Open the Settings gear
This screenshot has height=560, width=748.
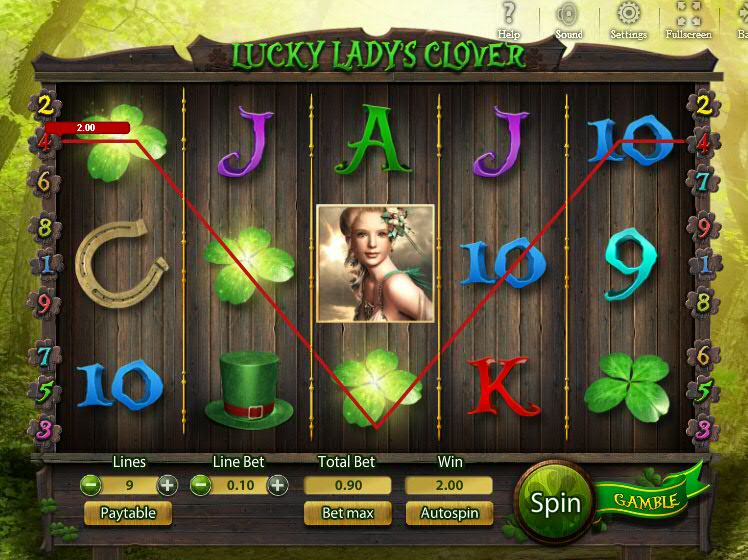(x=628, y=16)
